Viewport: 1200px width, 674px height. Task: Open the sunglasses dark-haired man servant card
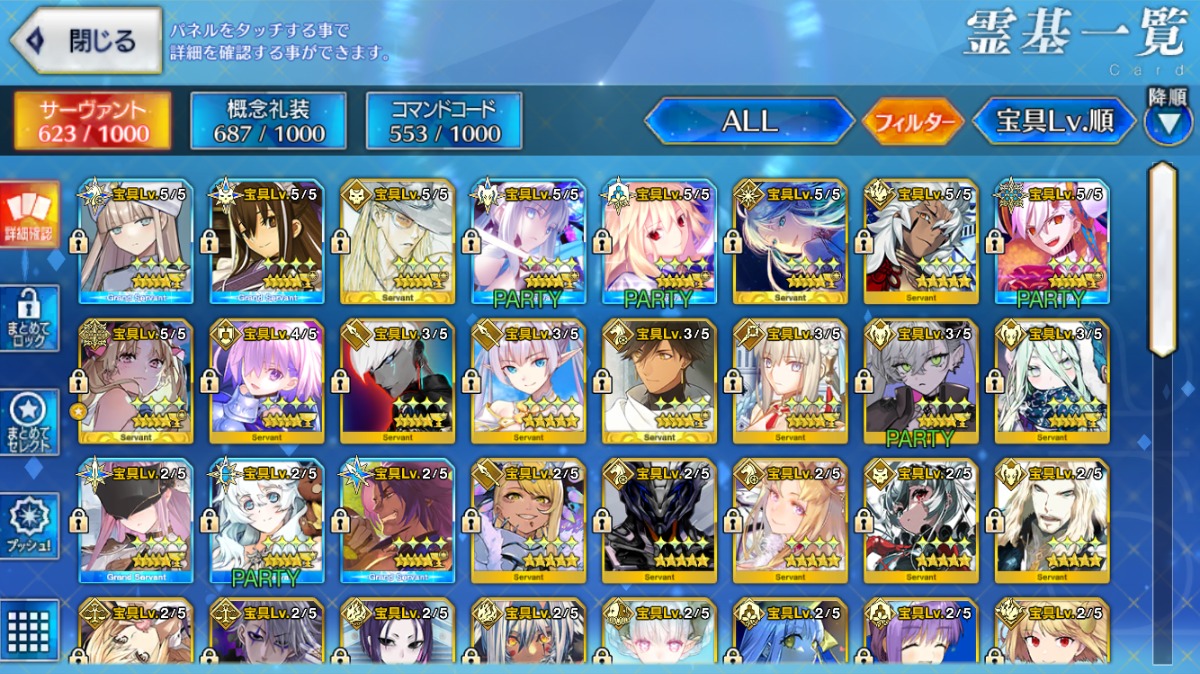(659, 382)
